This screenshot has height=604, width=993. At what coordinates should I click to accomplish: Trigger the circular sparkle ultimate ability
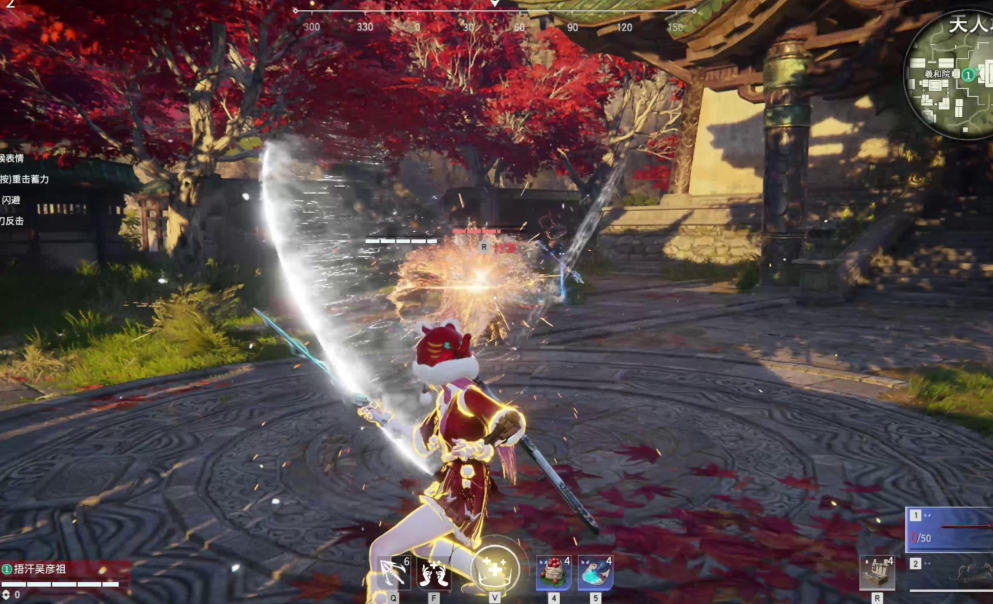[x=495, y=570]
